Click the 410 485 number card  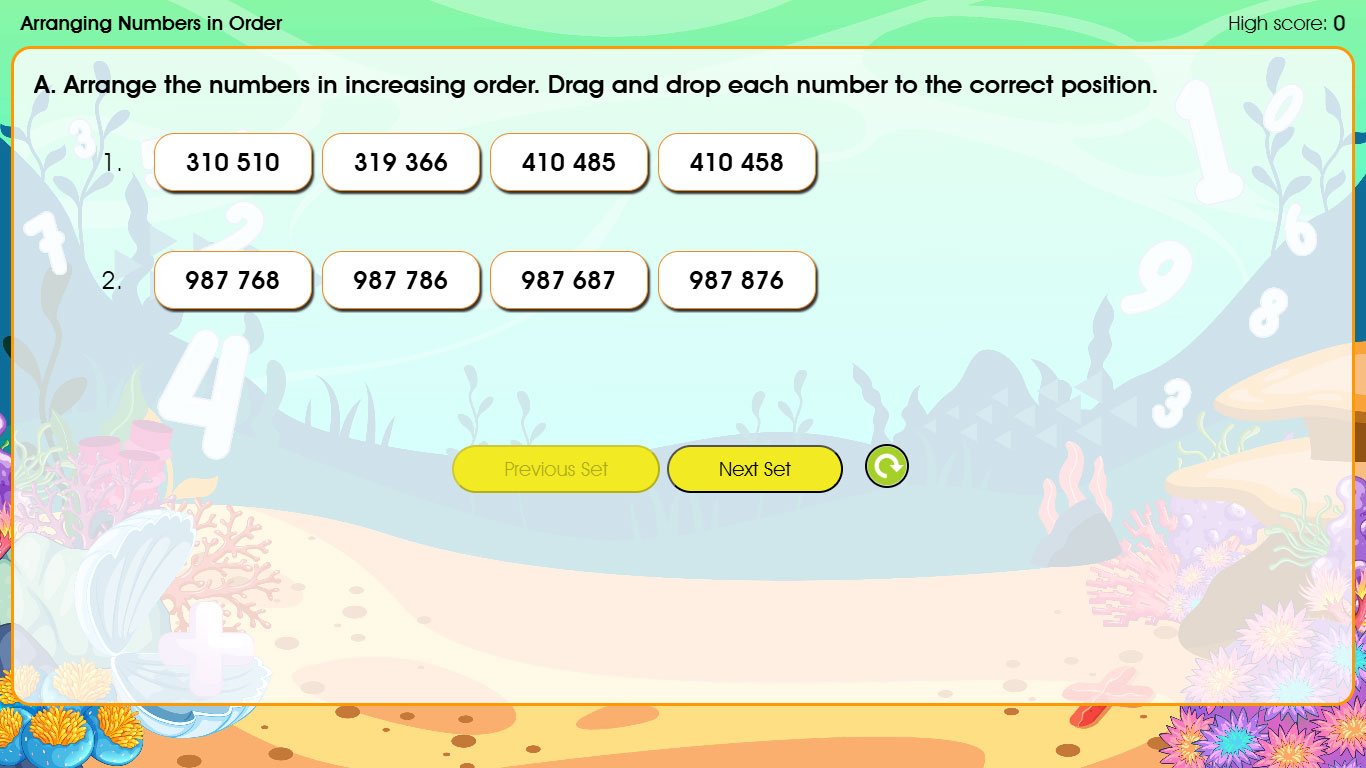coord(569,162)
